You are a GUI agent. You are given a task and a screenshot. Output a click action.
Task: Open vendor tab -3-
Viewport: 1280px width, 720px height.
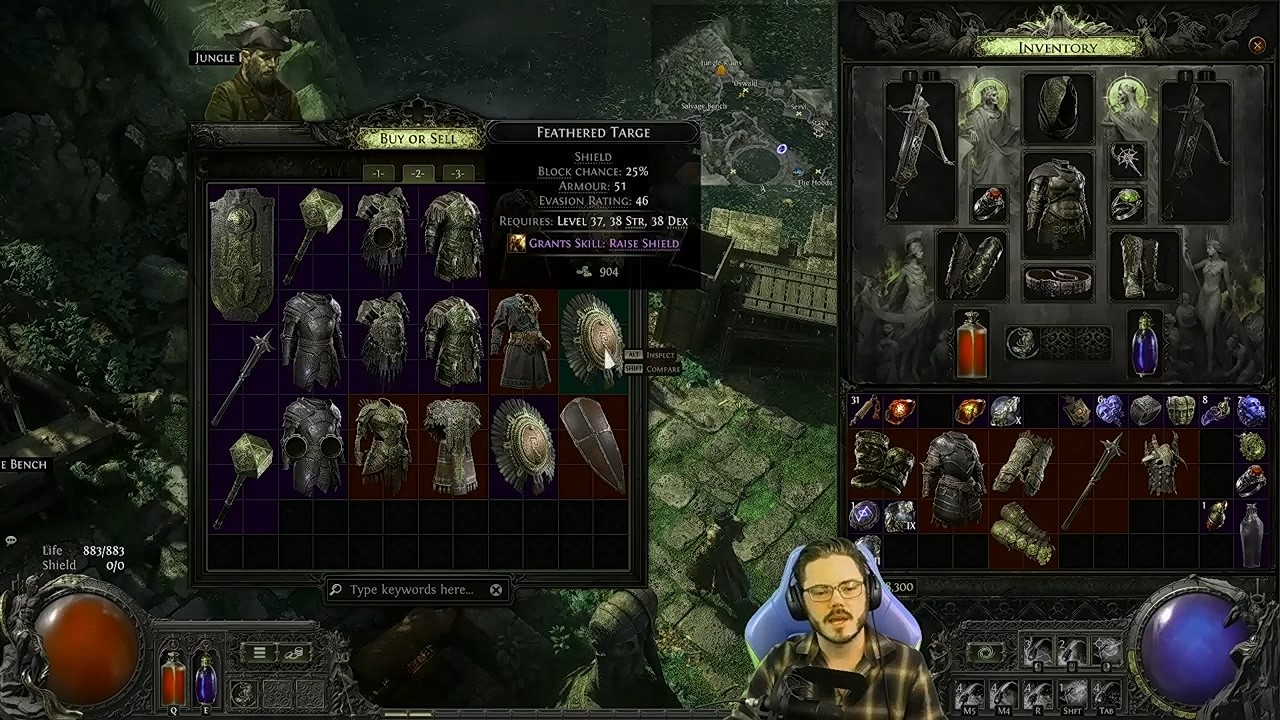(x=457, y=173)
